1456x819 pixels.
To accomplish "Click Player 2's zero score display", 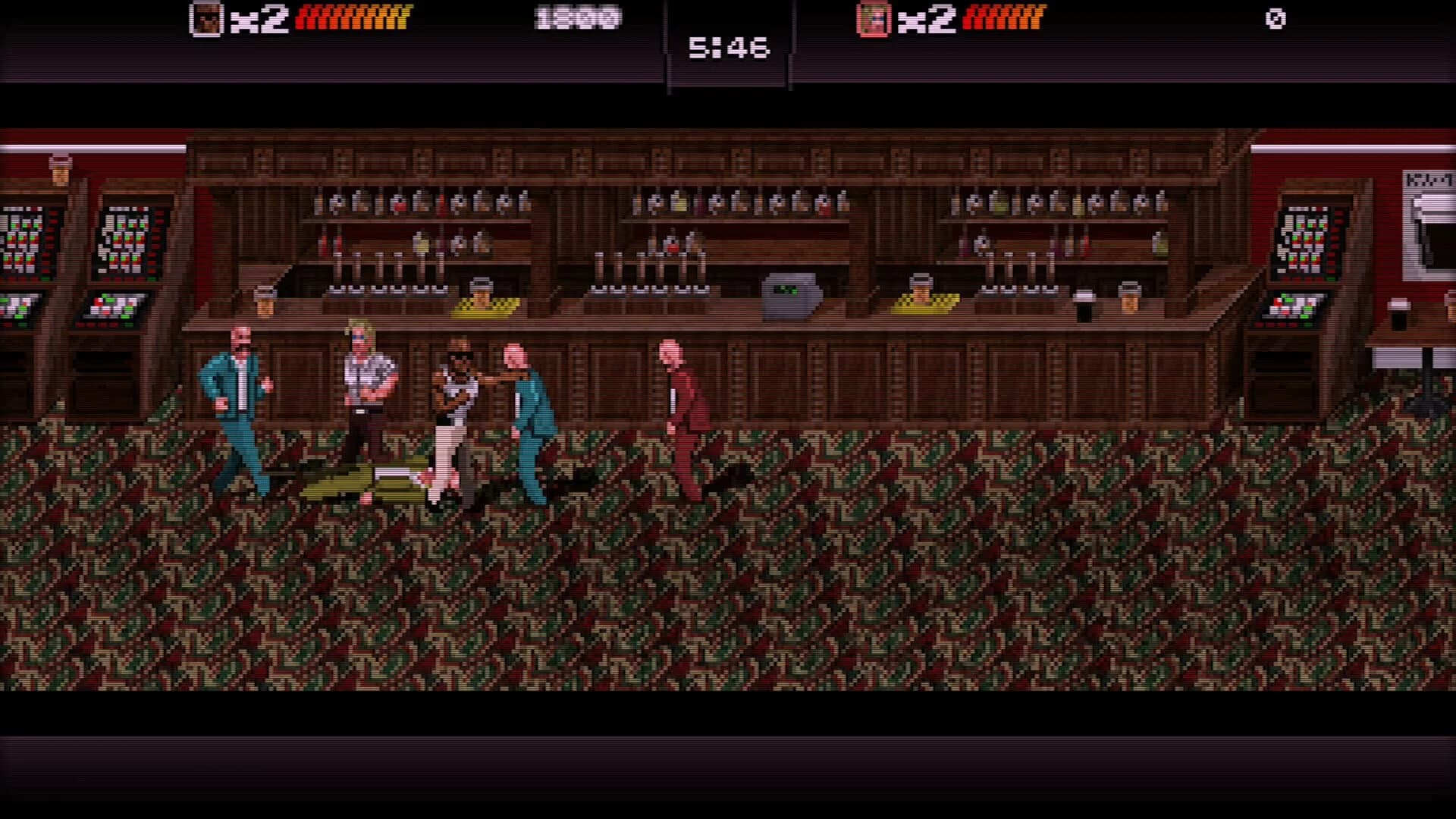I will point(1276,20).
